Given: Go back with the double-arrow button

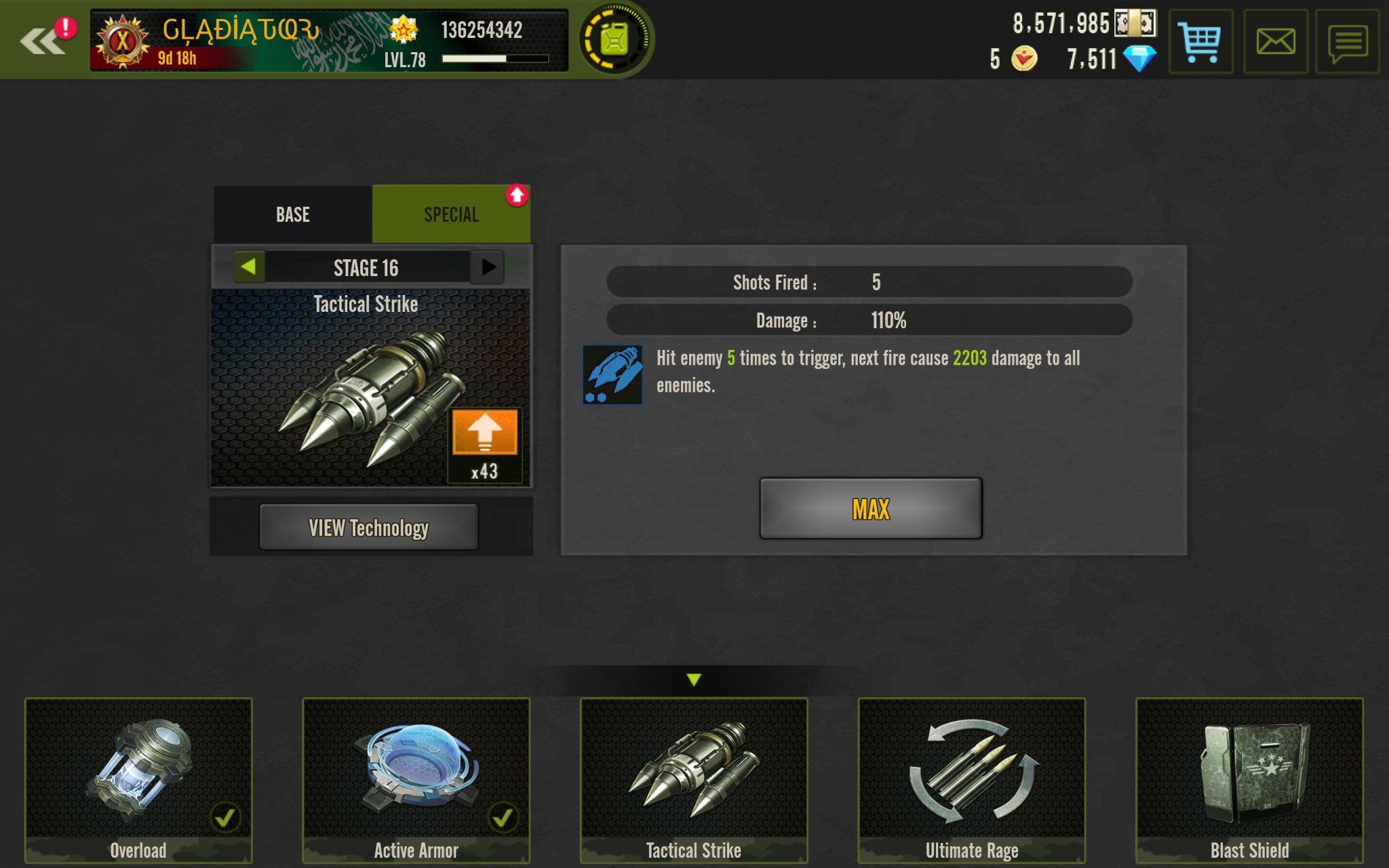Looking at the screenshot, I should click(42, 41).
